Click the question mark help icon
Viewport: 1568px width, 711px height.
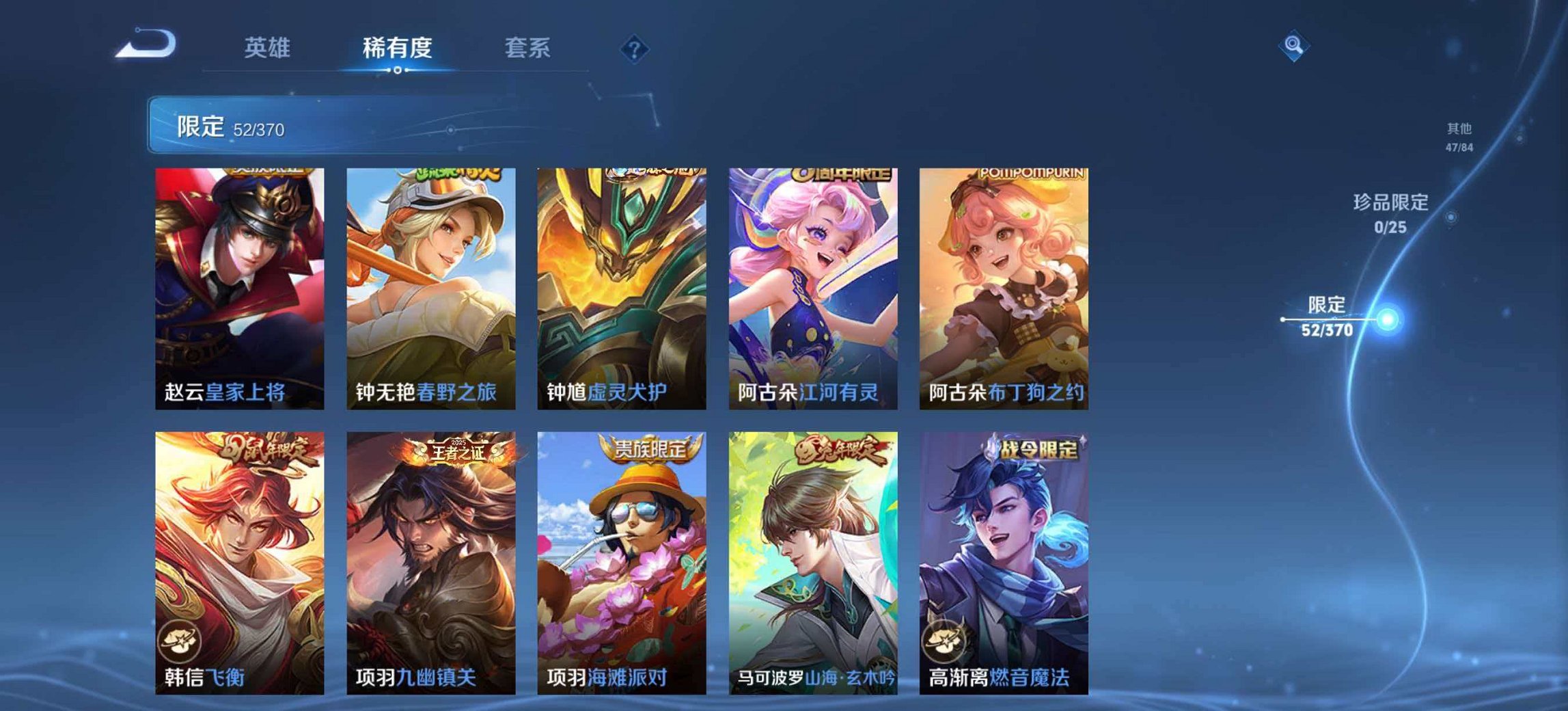pos(635,48)
